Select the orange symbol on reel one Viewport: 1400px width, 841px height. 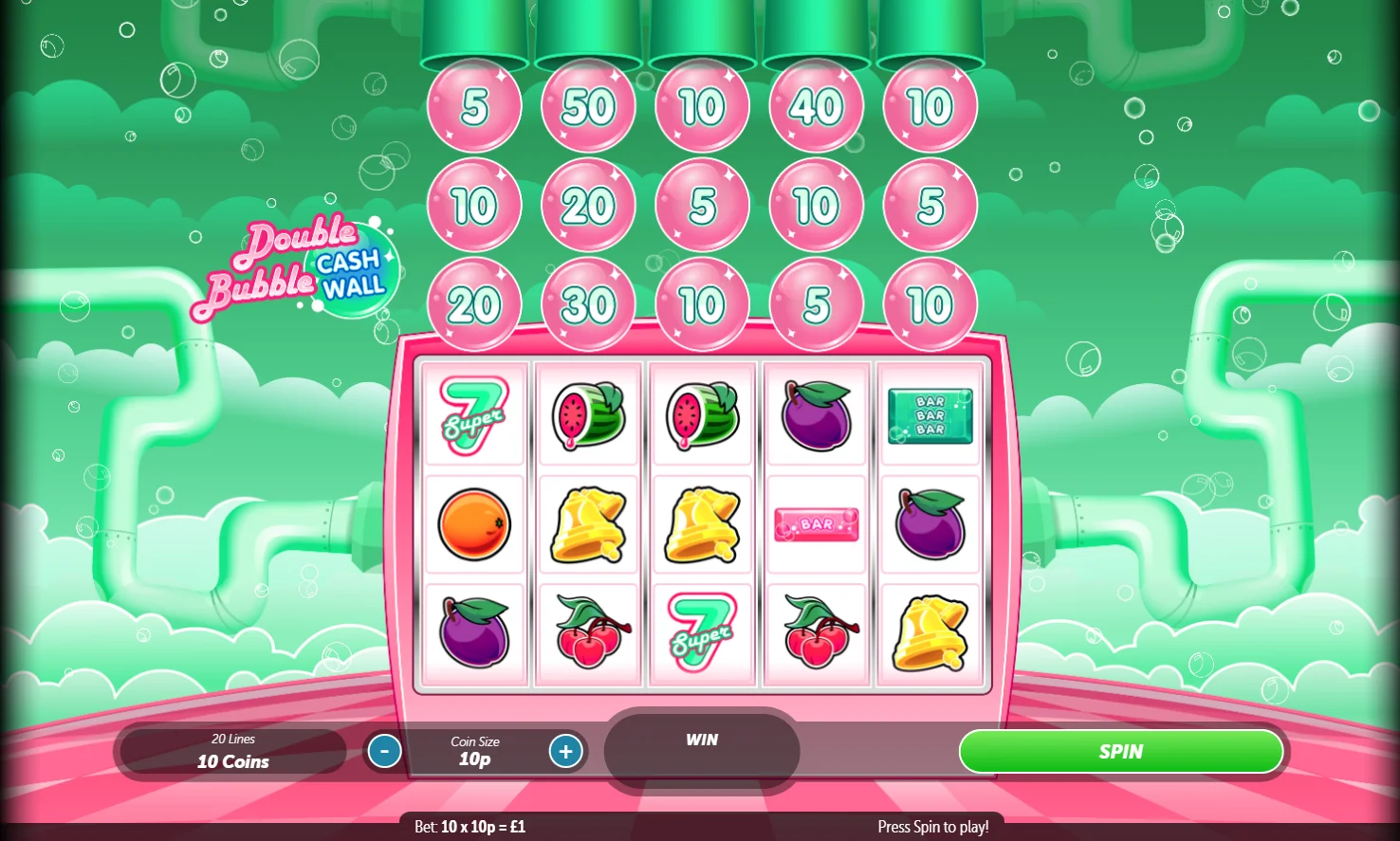[474, 523]
